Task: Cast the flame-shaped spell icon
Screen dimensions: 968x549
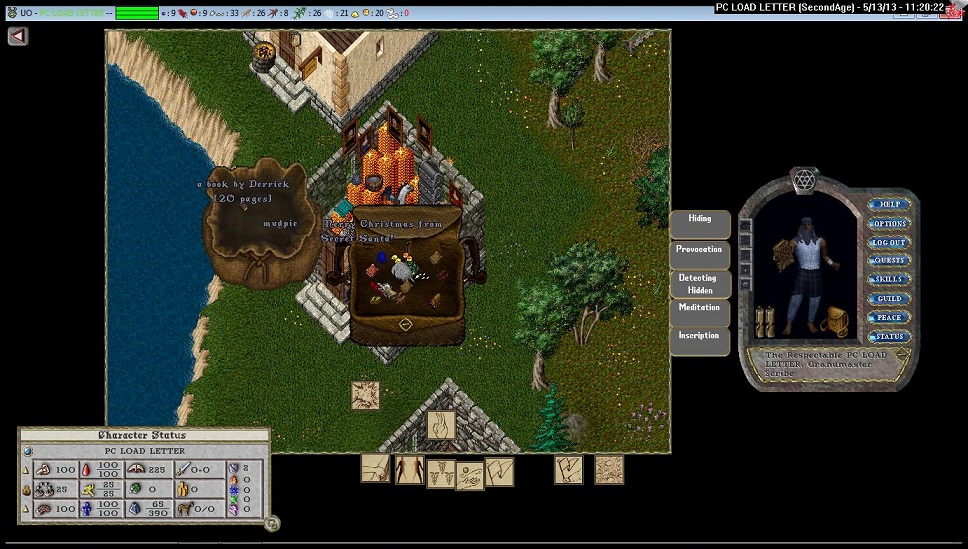Action: [x=441, y=425]
